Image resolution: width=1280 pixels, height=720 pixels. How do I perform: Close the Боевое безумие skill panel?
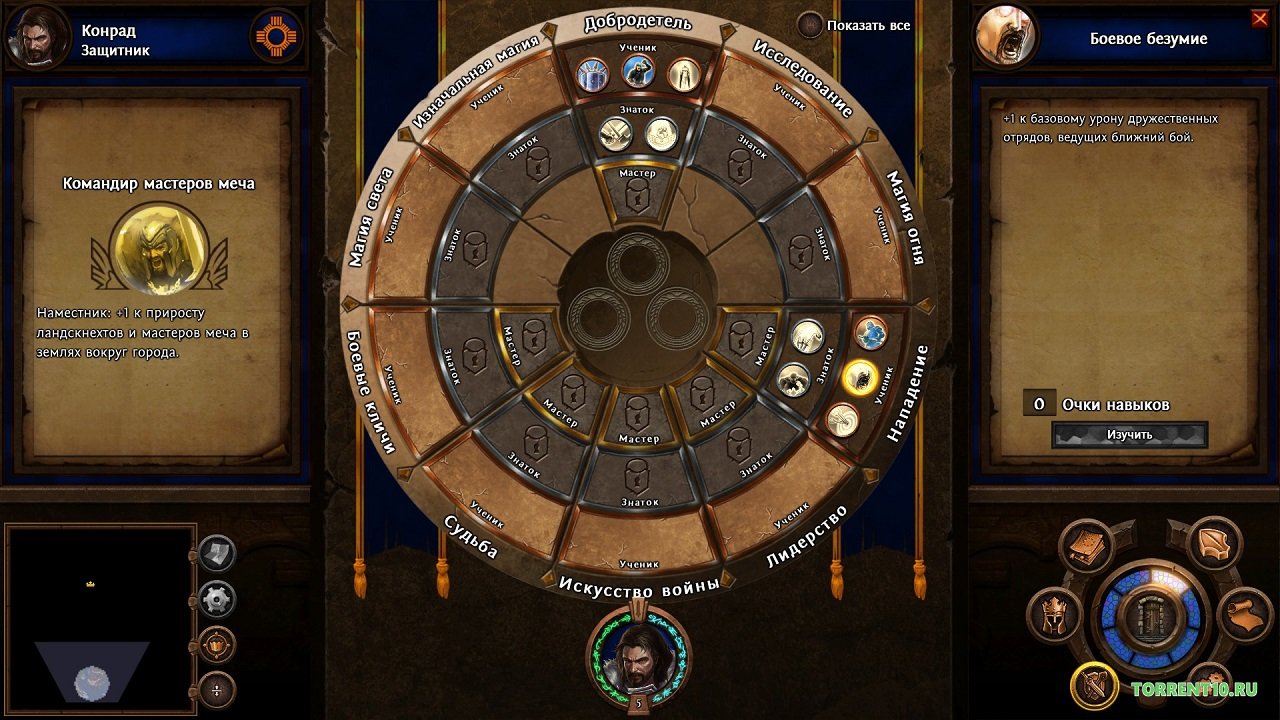[x=1259, y=18]
